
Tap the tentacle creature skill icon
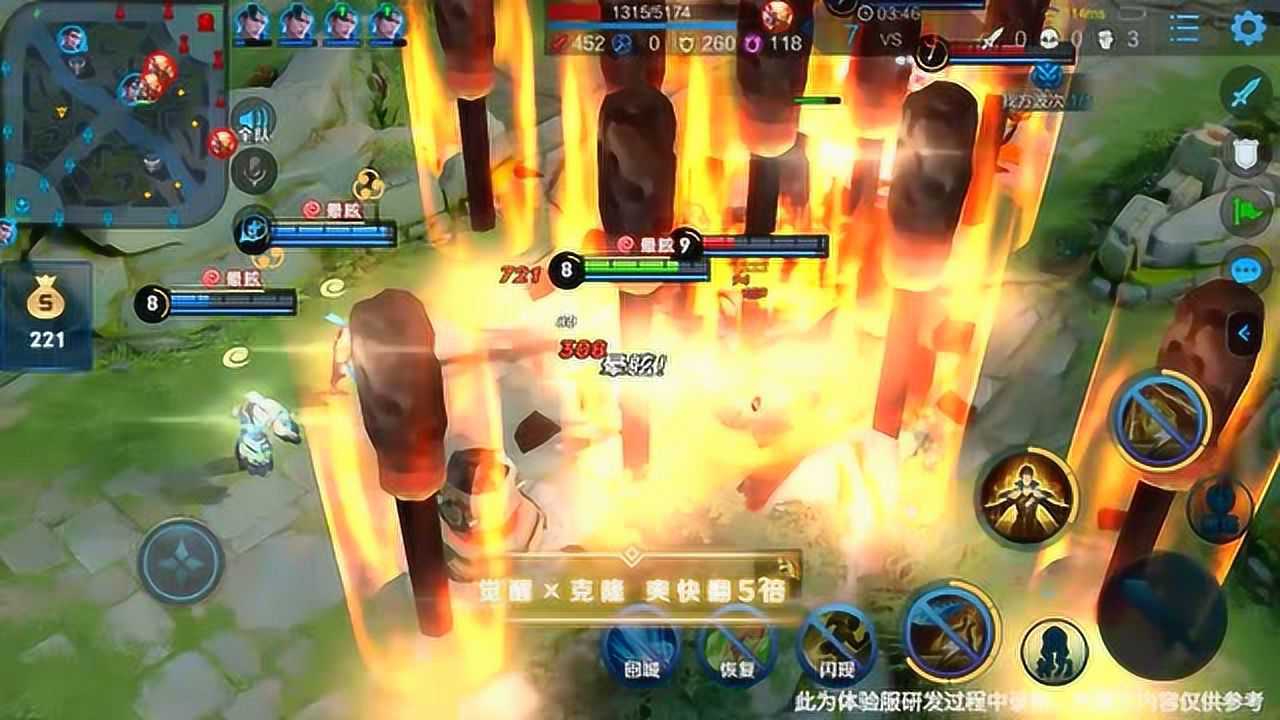(x=1054, y=651)
